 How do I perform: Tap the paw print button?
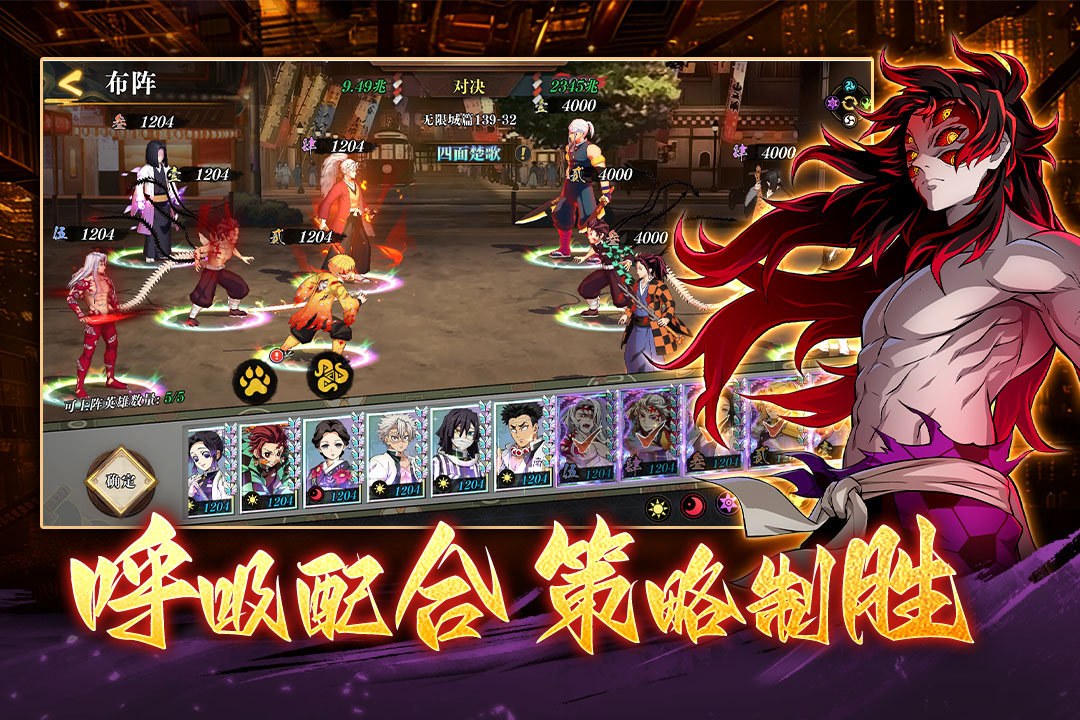pos(254,380)
